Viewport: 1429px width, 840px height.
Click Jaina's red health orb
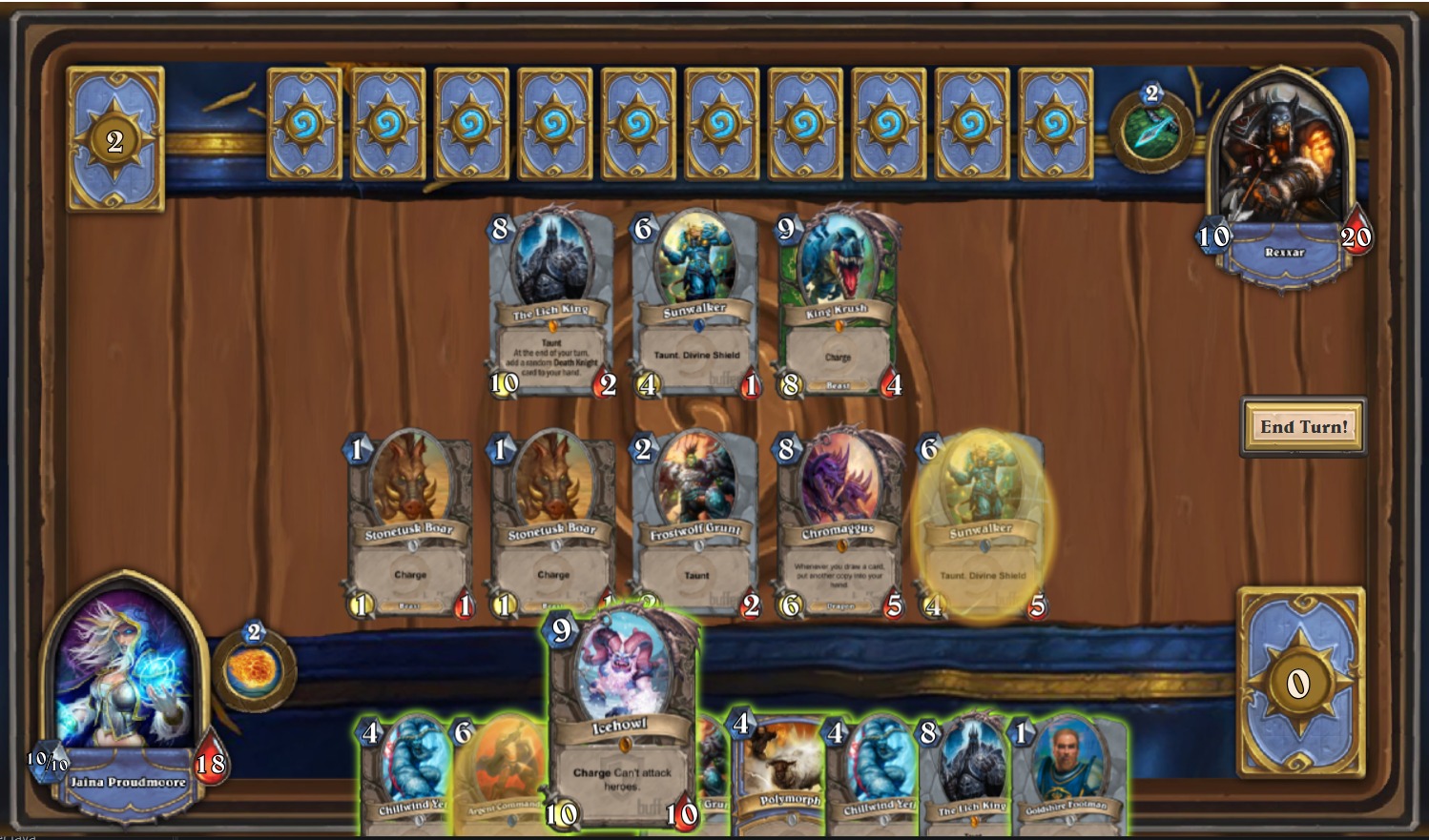pyautogui.click(x=211, y=759)
